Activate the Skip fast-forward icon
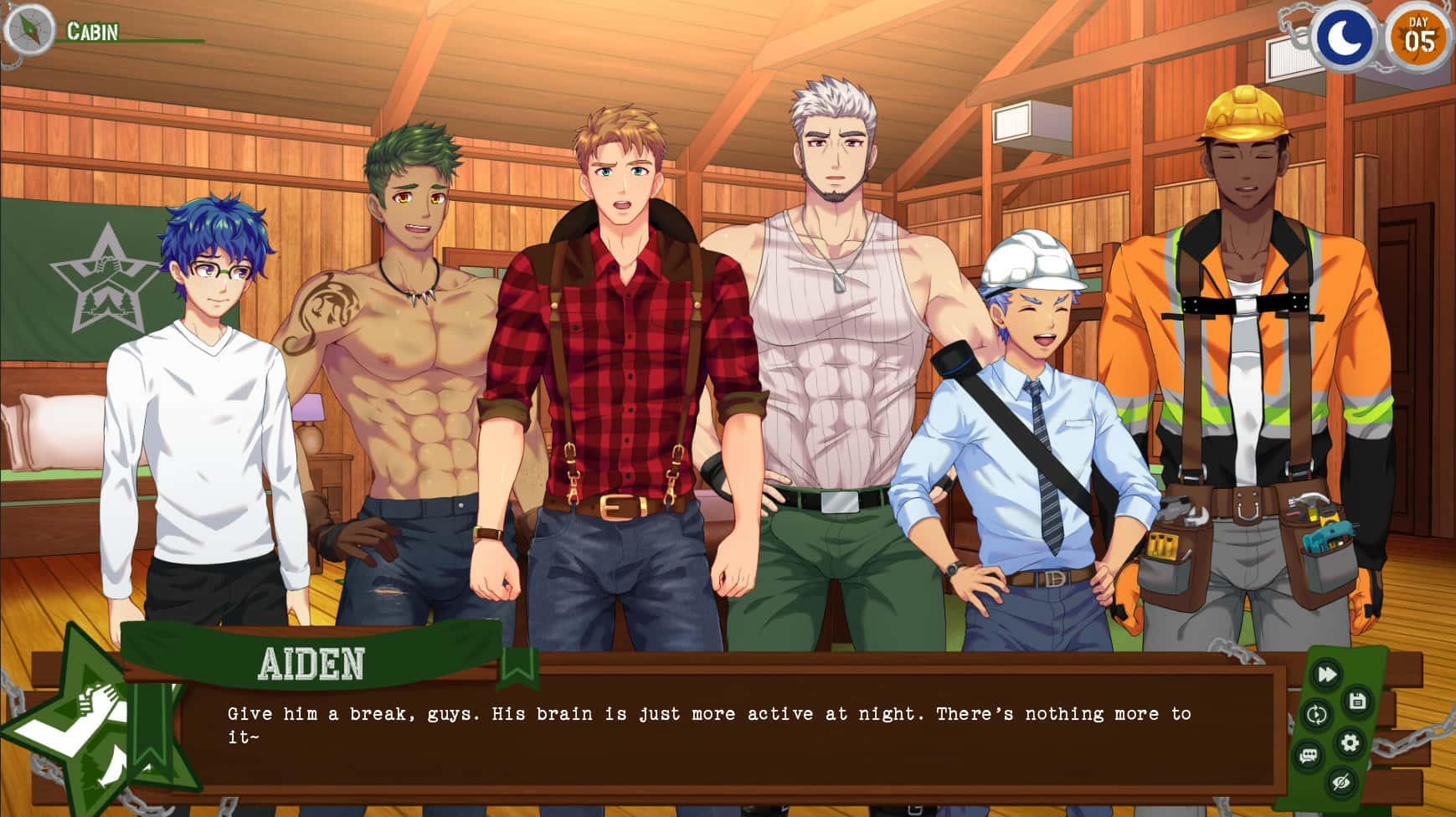The image size is (1456, 817). [1326, 672]
